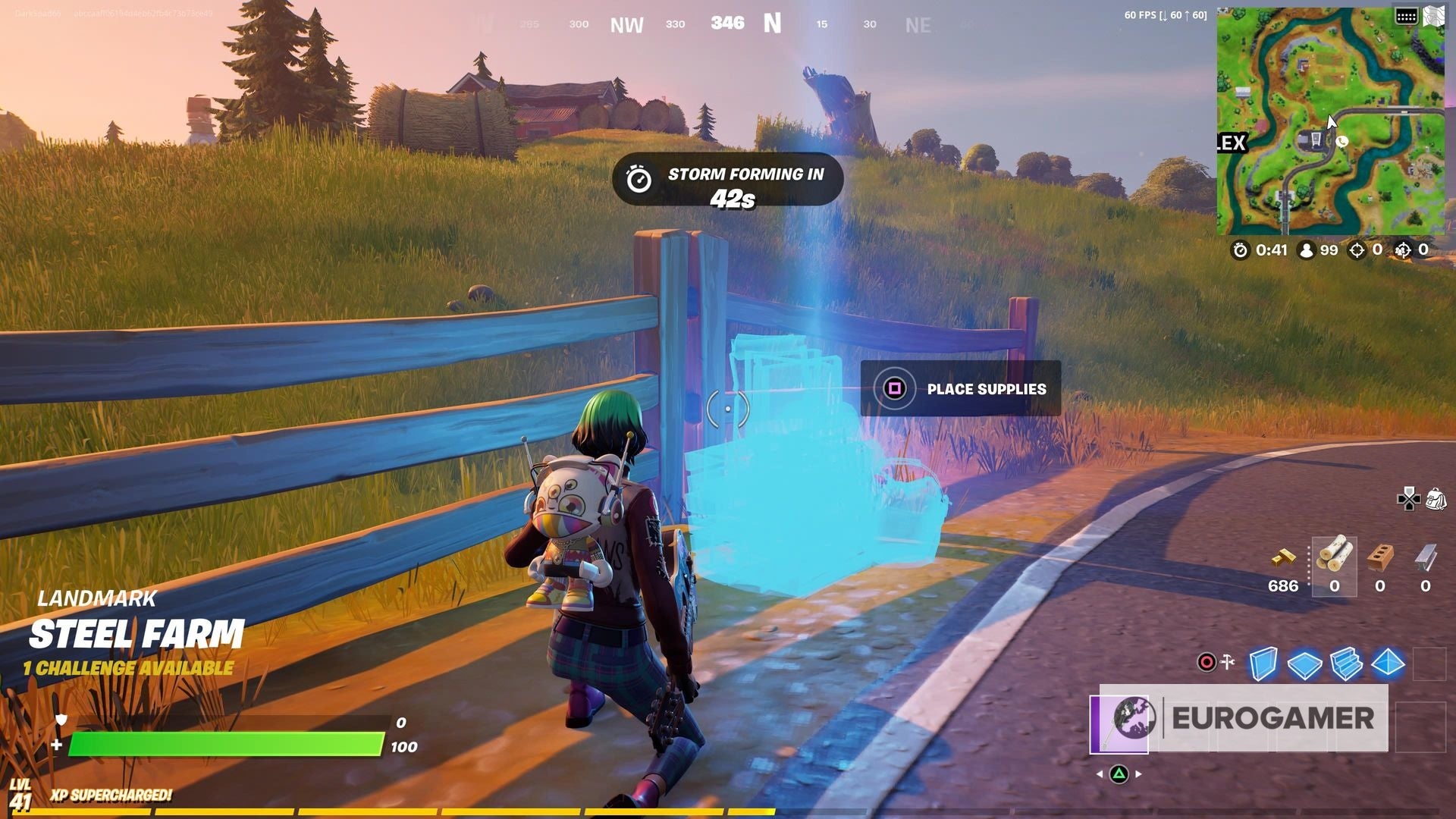
Task: Click the minimap in the corner
Action: [1331, 121]
